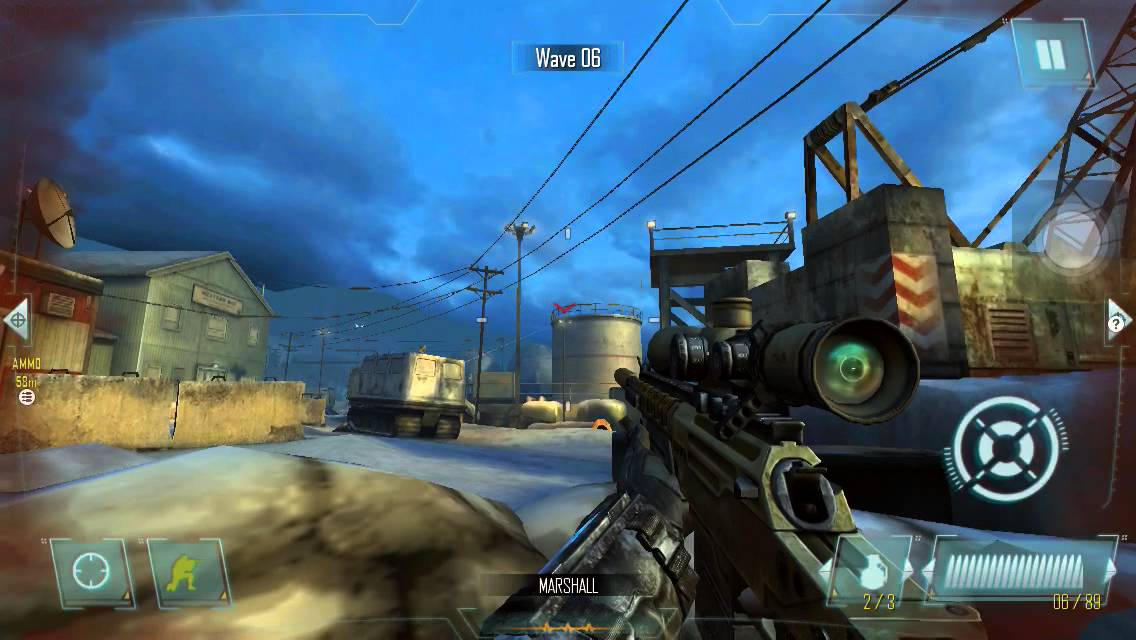Reload using the bullet magazine bar
This screenshot has height=640, width=1136.
(1016, 571)
